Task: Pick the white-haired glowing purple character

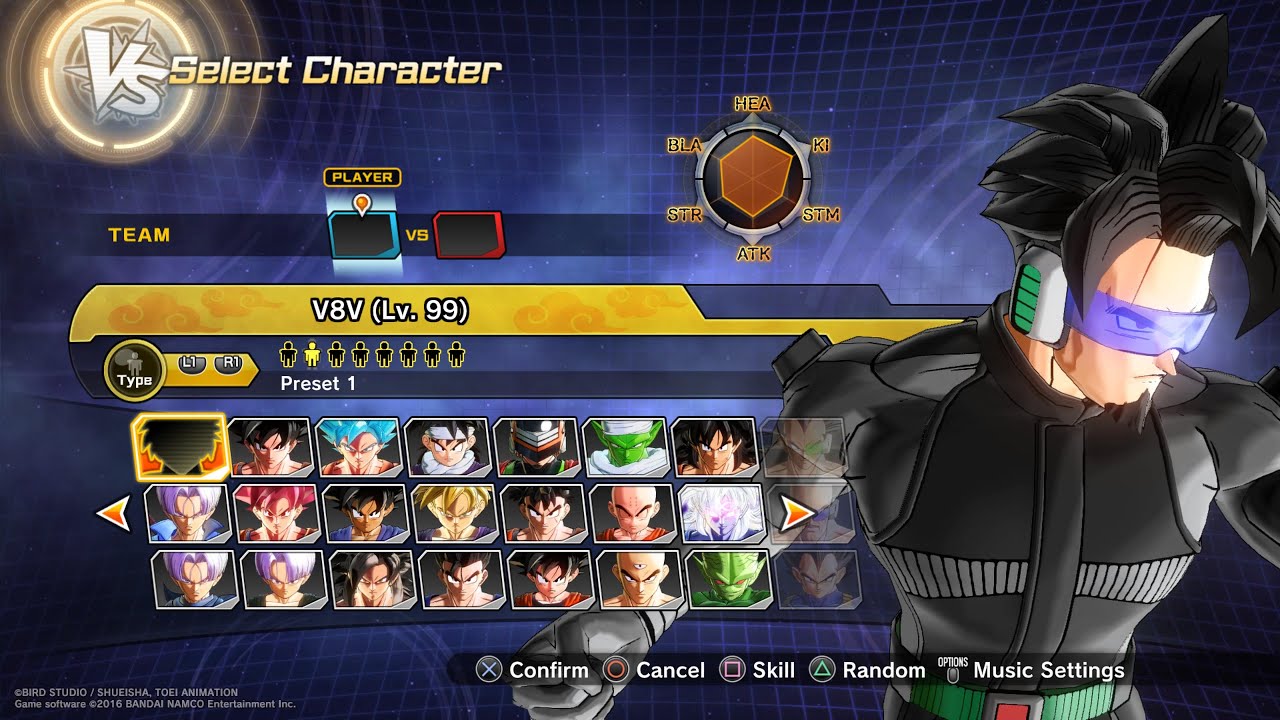Action: point(721,514)
